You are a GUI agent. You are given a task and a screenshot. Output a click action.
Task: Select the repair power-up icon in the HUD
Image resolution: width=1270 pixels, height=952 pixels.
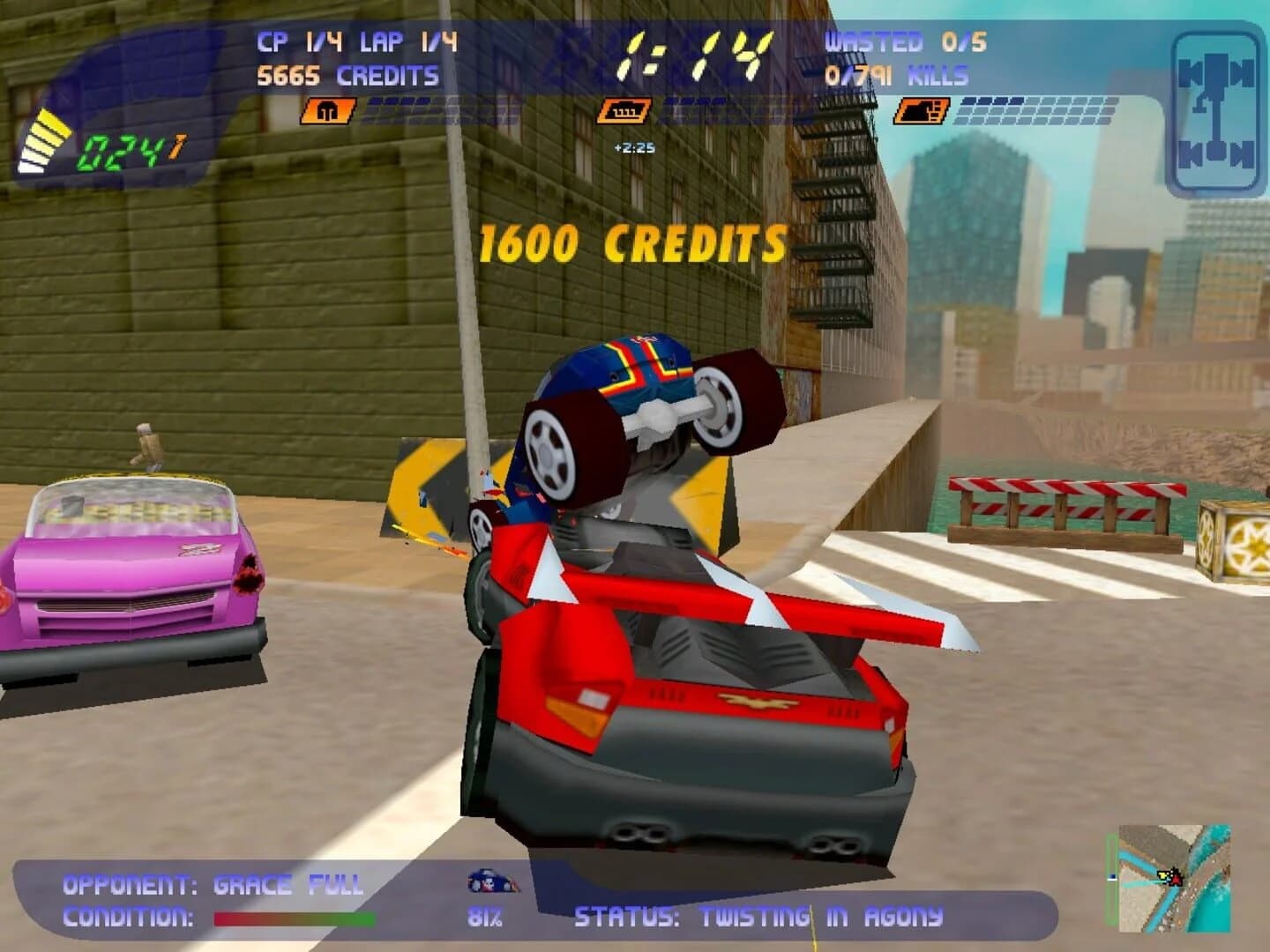[325, 112]
